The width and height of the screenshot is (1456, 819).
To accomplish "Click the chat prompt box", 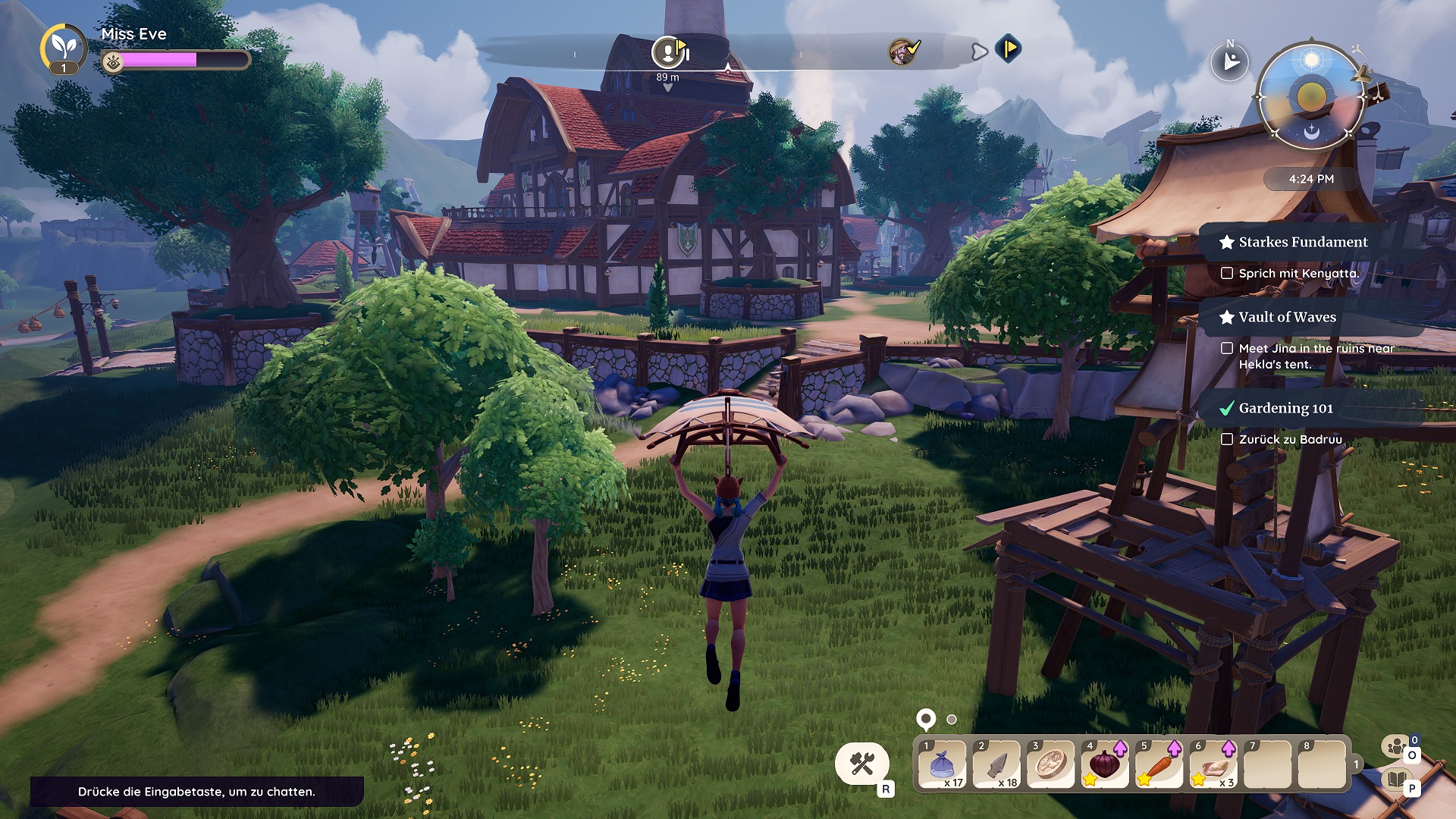I will 196,791.
